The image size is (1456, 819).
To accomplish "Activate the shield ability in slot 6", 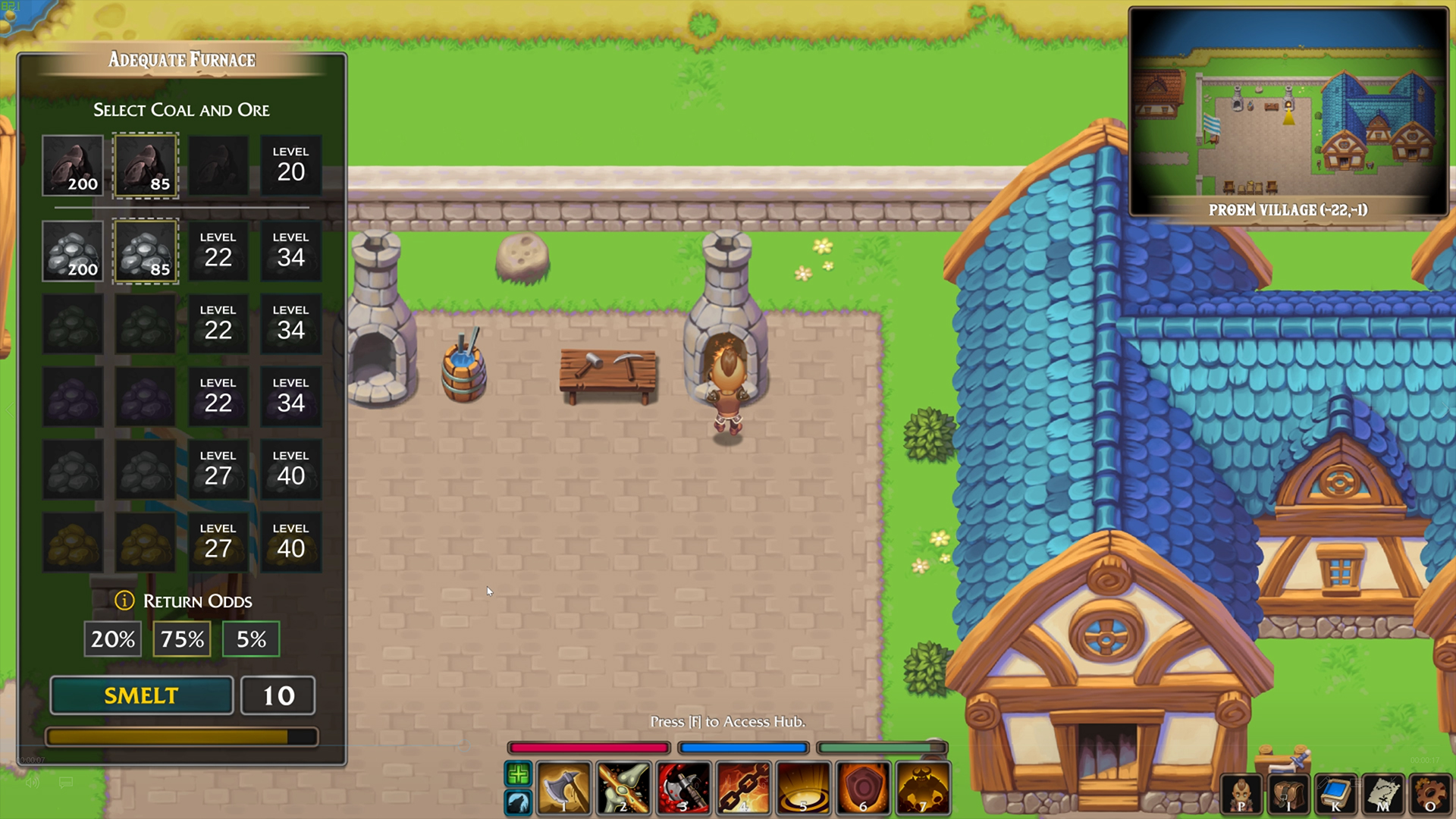I will [x=862, y=789].
